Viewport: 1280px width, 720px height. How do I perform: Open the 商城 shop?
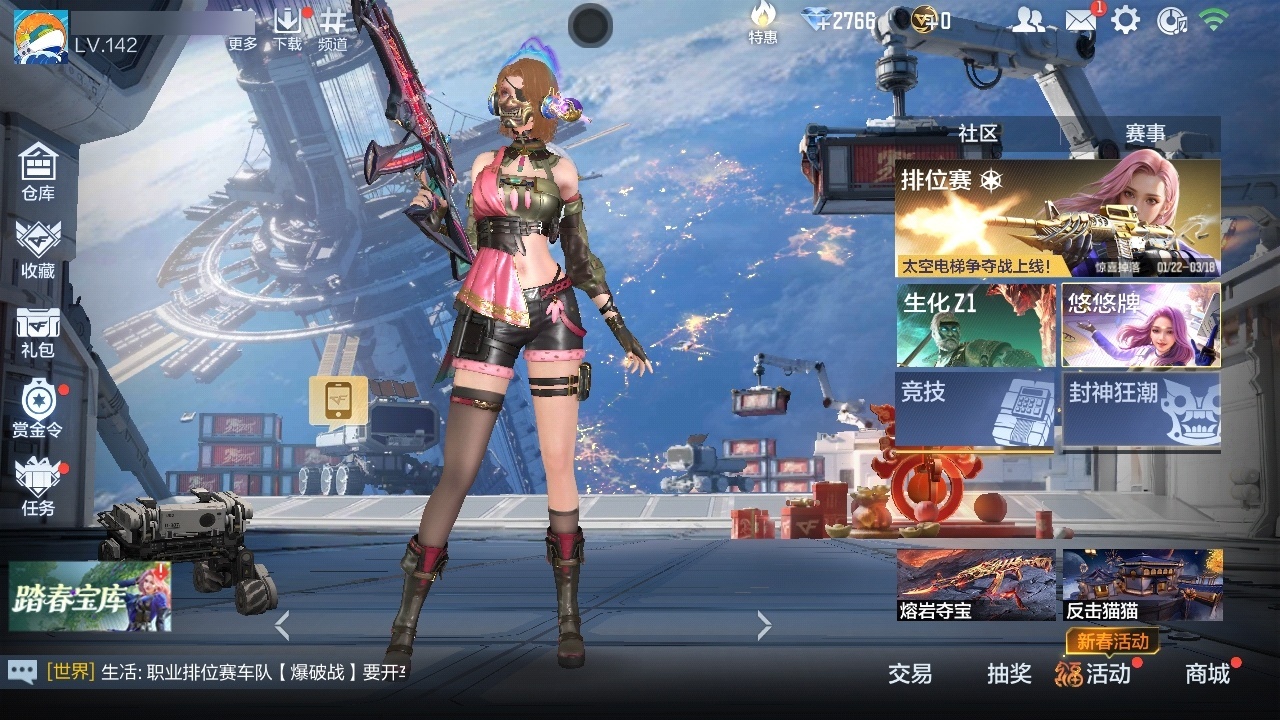coord(1207,674)
